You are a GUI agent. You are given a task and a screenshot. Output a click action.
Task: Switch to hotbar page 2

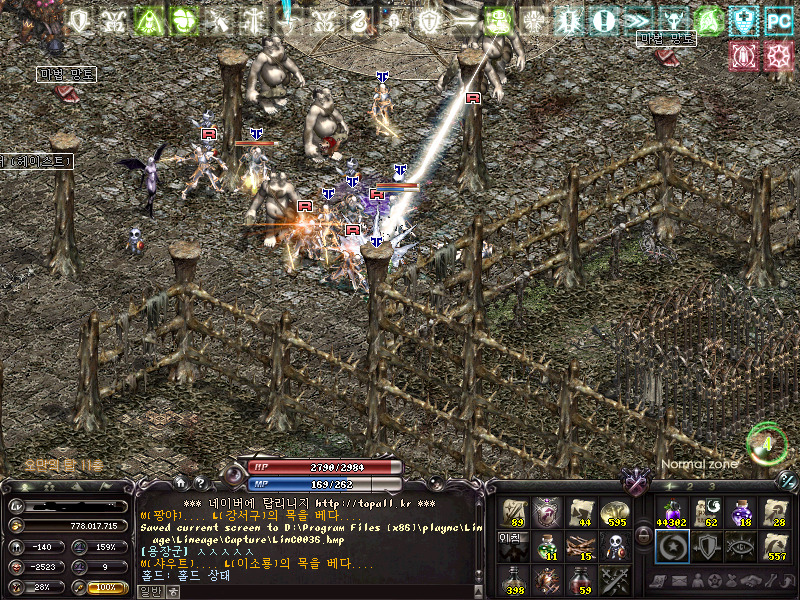[691, 487]
